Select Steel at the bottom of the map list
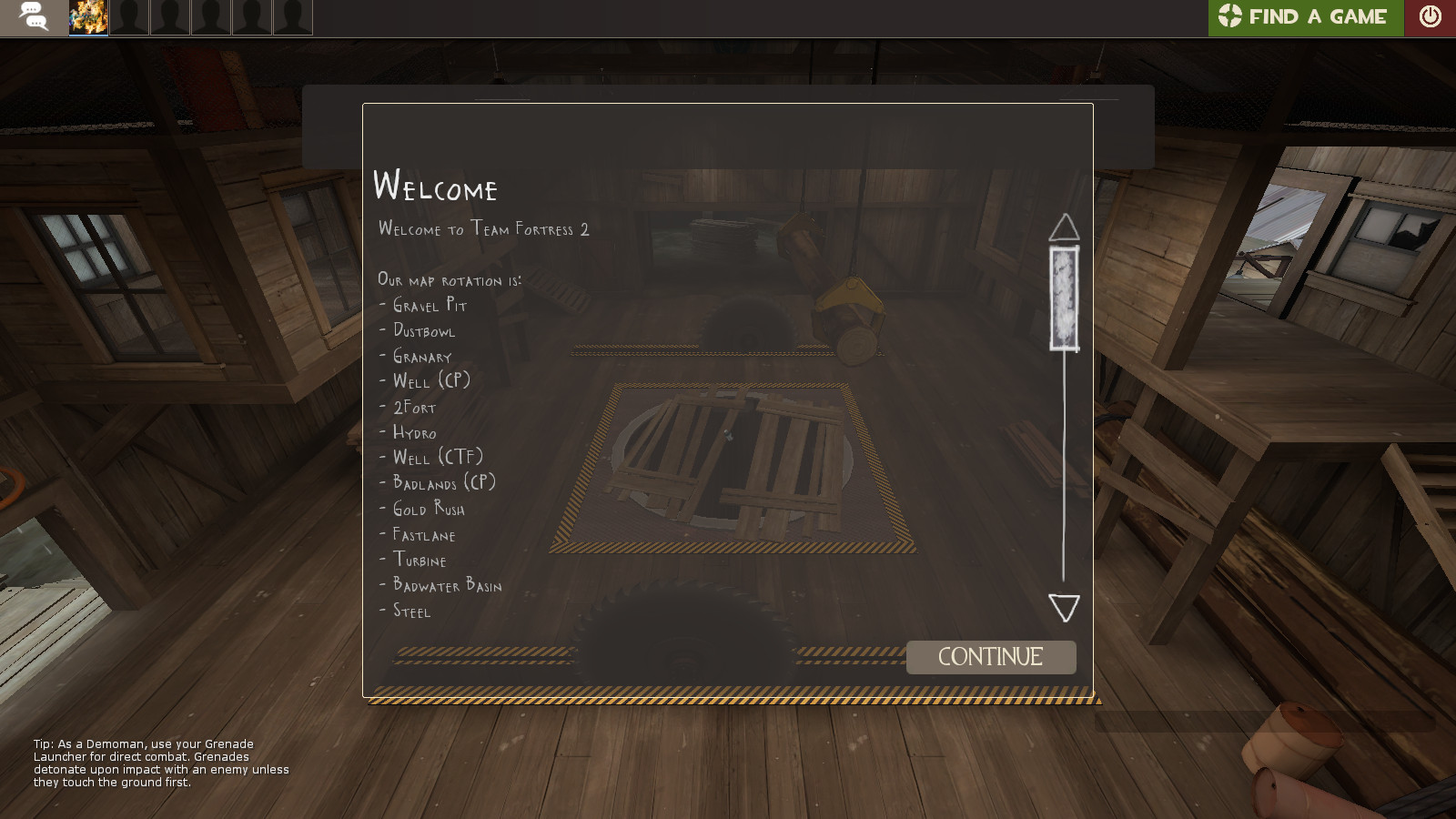1456x819 pixels. (410, 612)
